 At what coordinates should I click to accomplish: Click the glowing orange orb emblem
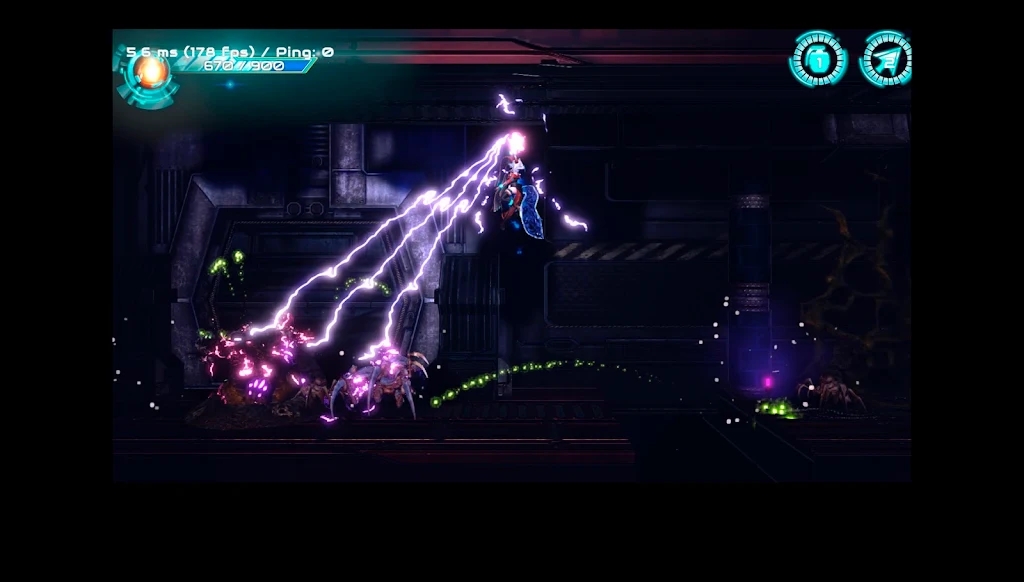pos(151,72)
